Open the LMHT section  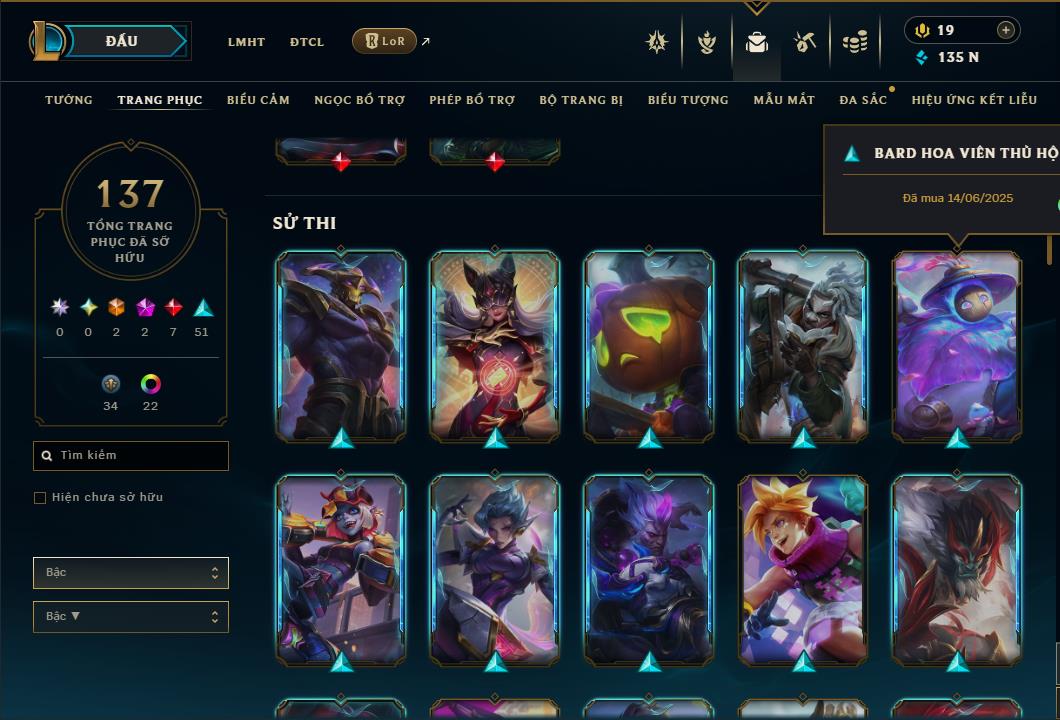tap(246, 42)
